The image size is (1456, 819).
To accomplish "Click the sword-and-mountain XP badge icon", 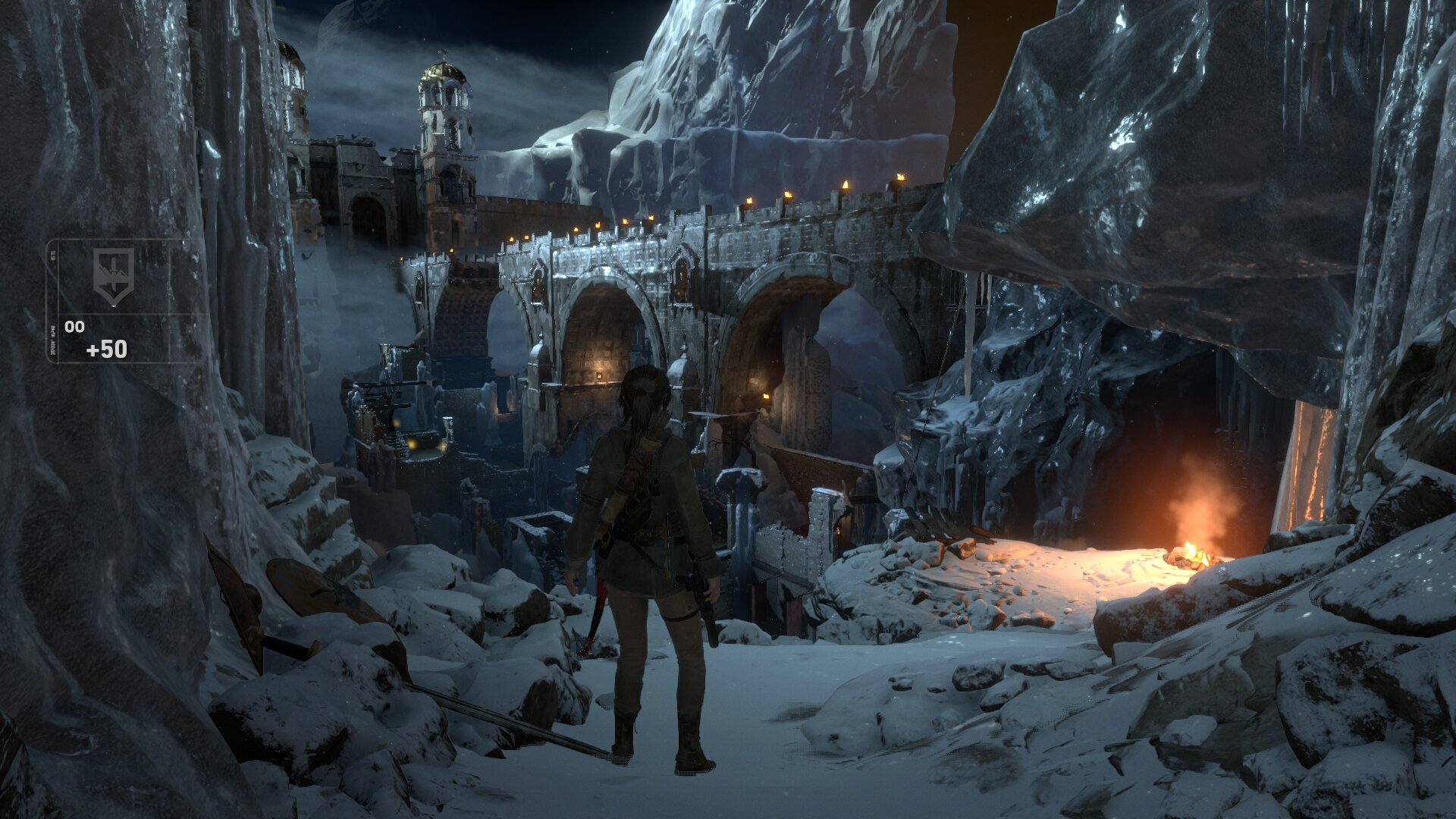I will (113, 274).
